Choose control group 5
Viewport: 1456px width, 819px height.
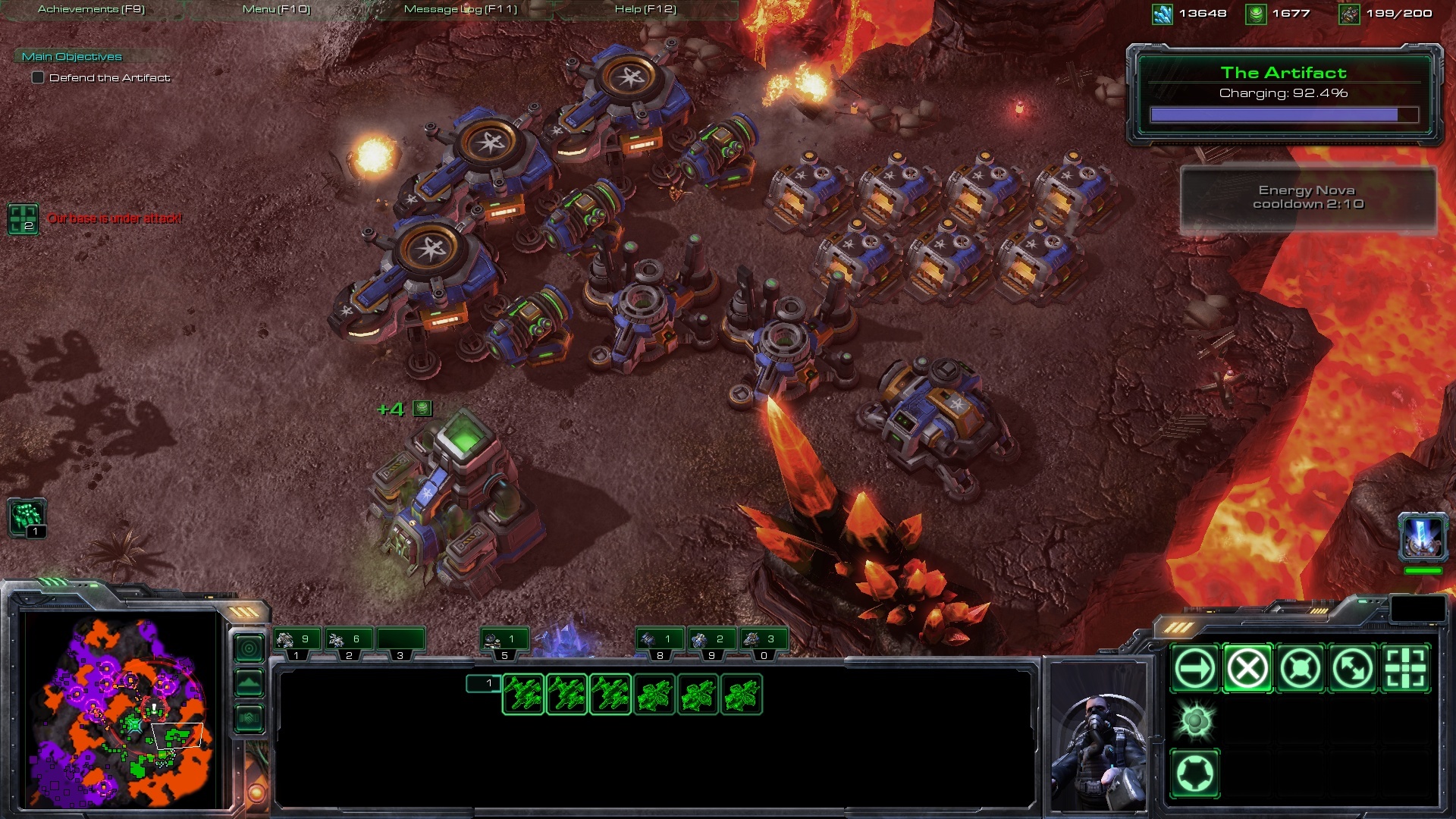tap(504, 642)
